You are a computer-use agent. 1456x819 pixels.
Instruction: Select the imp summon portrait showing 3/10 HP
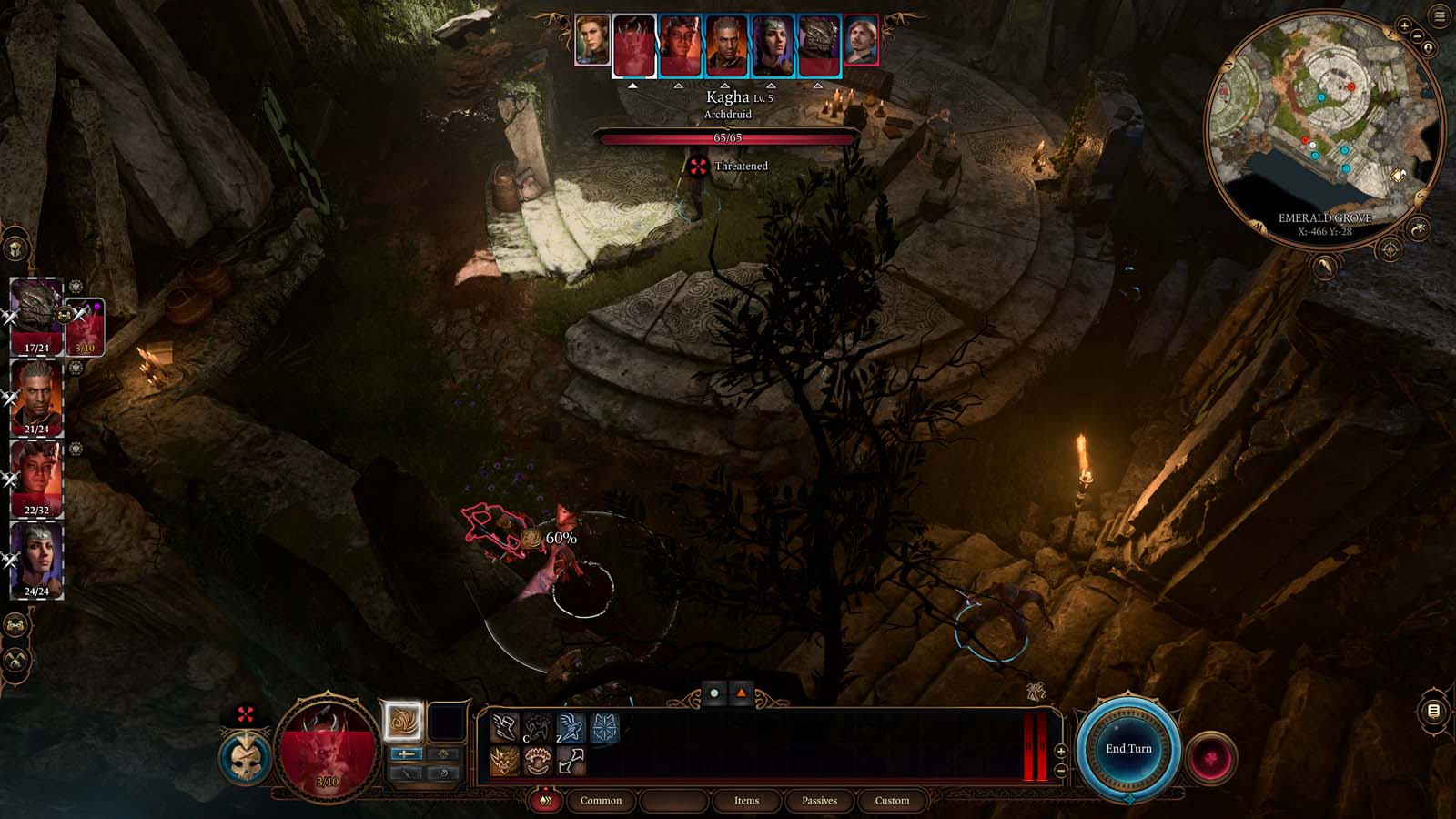click(x=86, y=325)
